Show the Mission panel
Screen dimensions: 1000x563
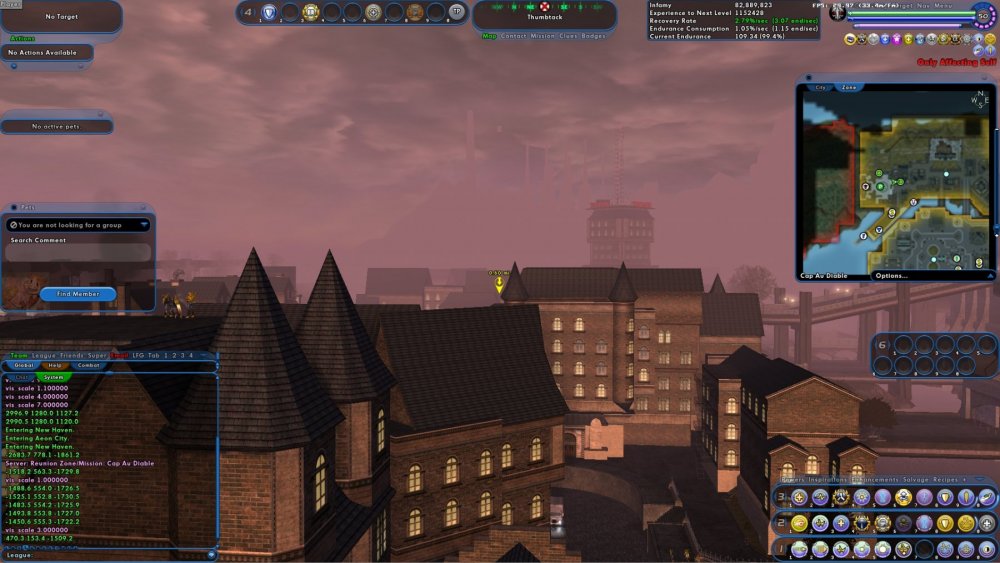(x=543, y=36)
